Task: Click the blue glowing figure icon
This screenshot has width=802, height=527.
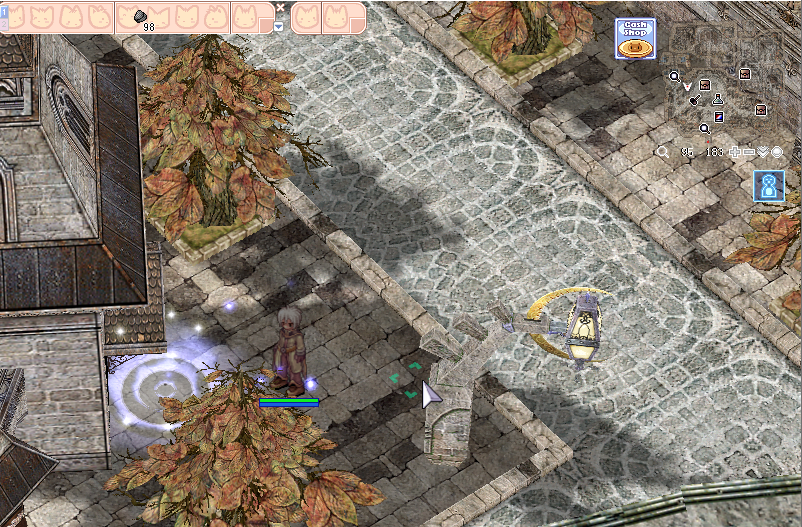Action: (769, 186)
